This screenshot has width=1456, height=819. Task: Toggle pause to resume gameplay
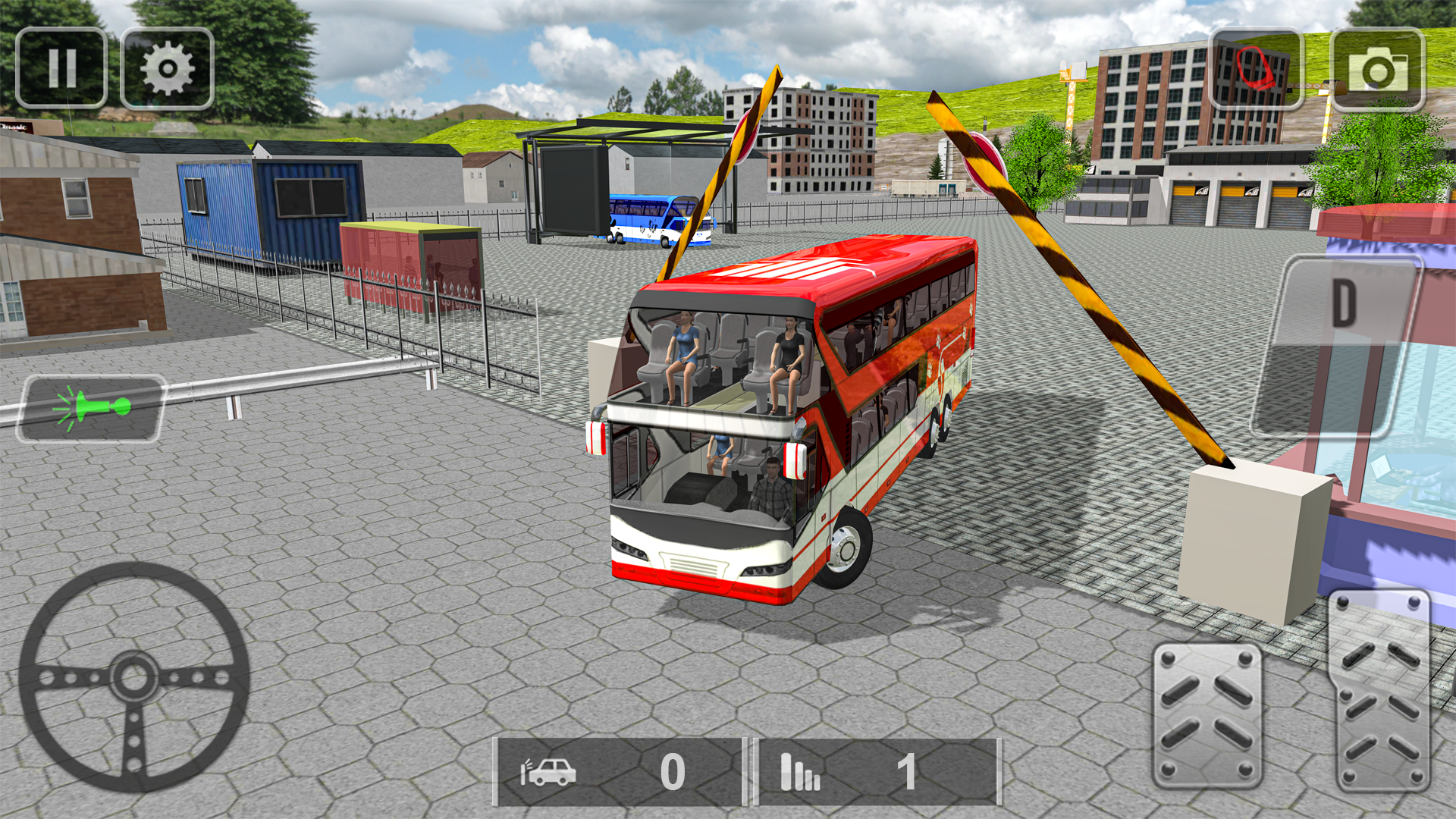(x=64, y=67)
